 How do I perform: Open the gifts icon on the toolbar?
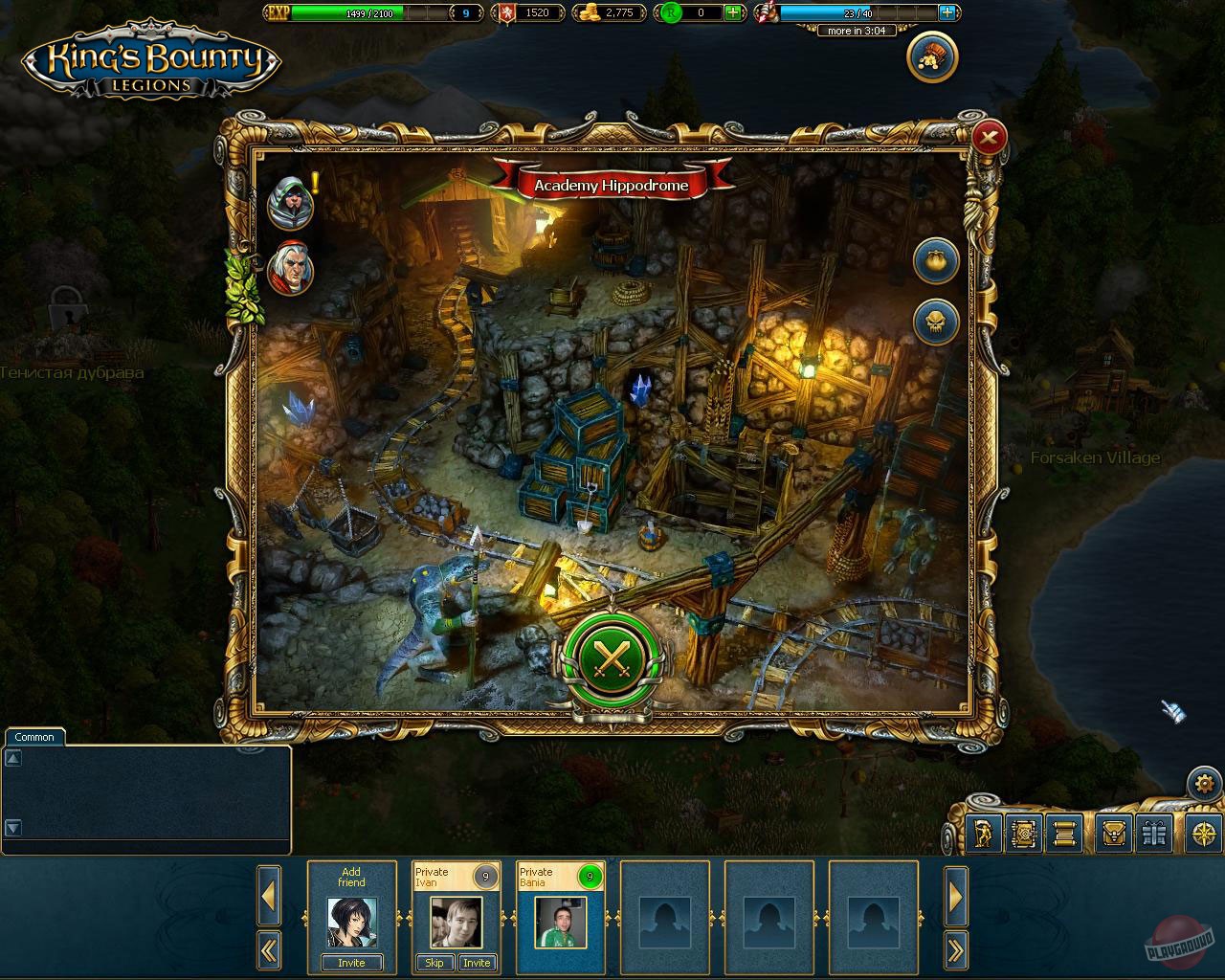[x=1154, y=834]
